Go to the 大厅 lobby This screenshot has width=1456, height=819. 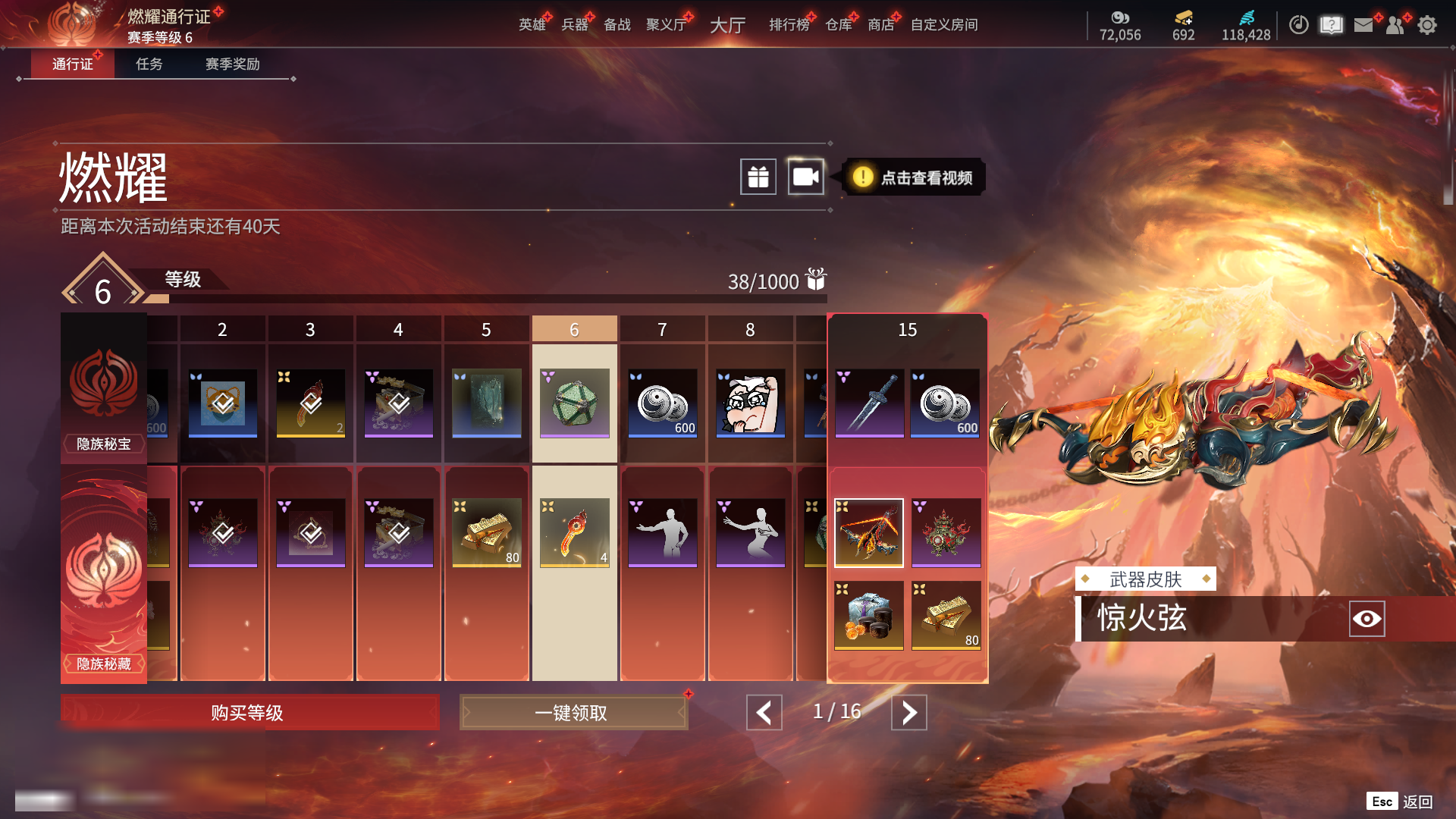click(727, 25)
